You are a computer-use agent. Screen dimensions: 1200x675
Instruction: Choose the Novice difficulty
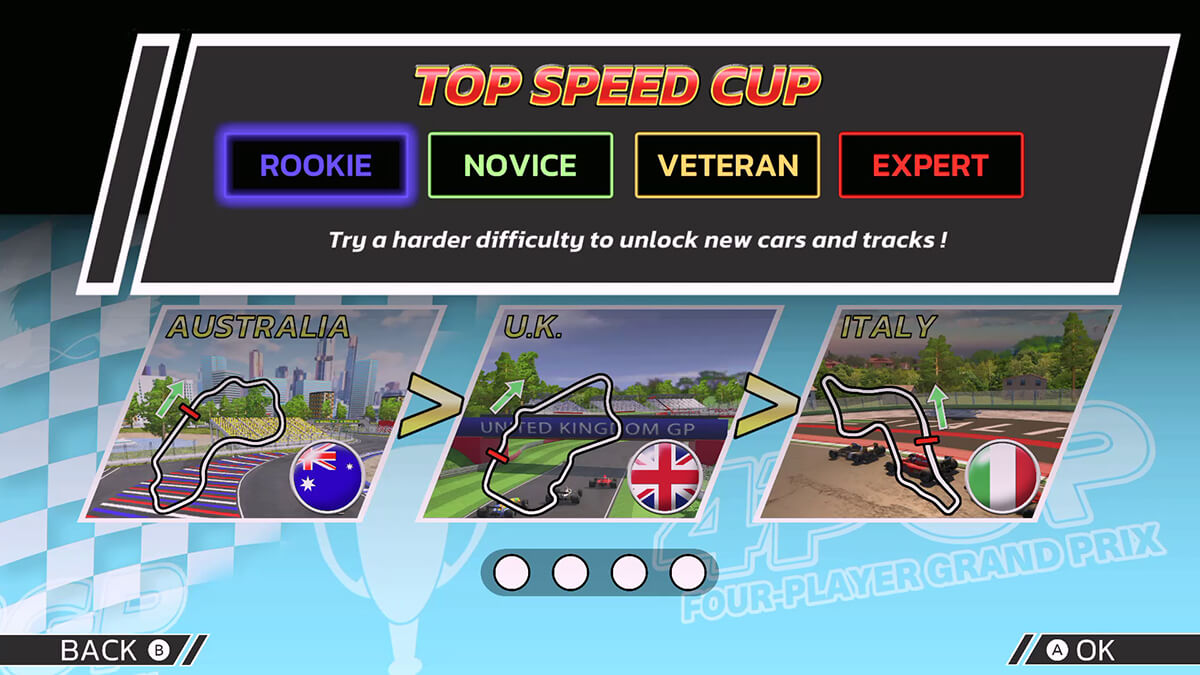pos(520,166)
